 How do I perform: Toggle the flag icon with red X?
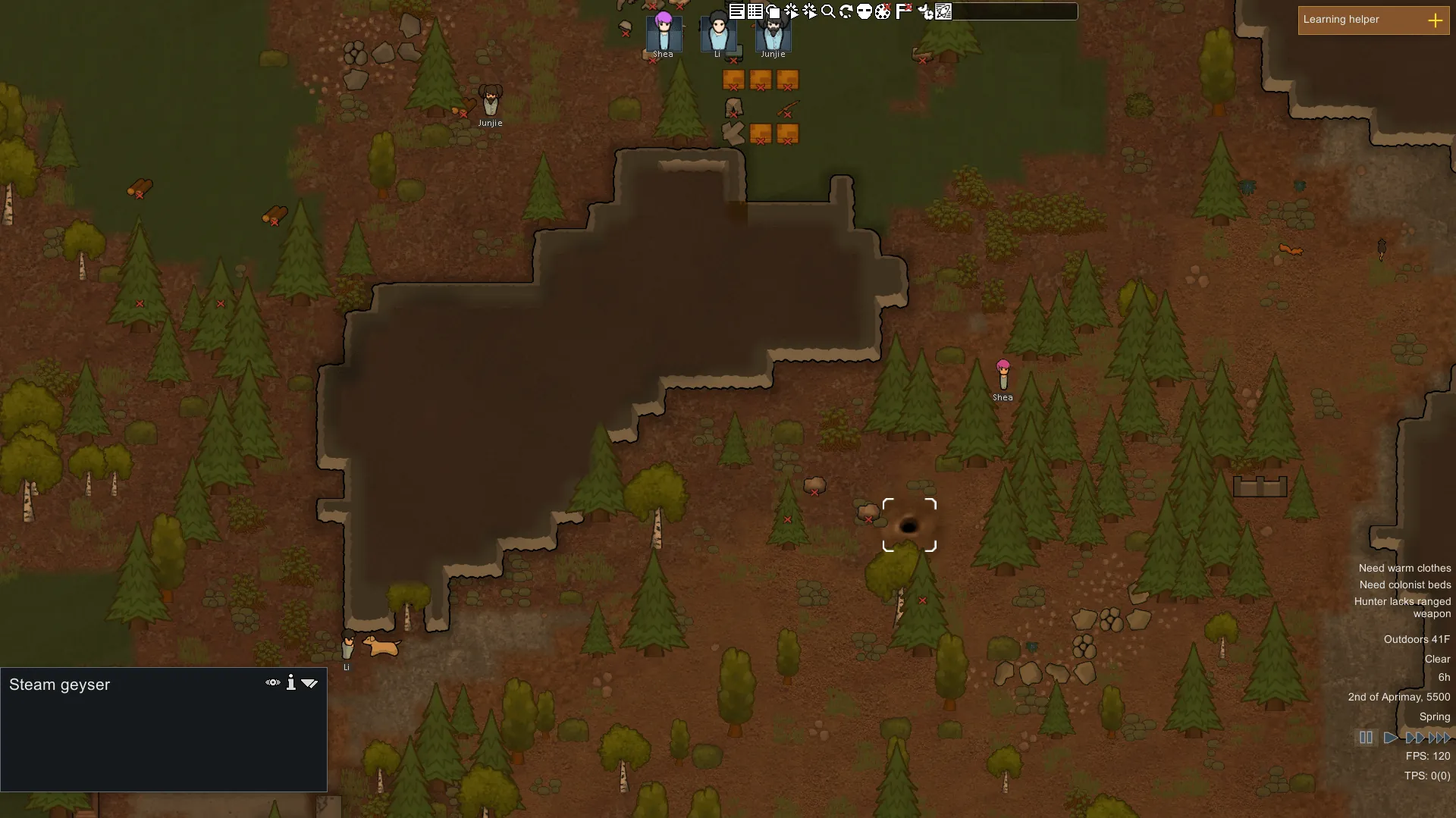tap(903, 11)
